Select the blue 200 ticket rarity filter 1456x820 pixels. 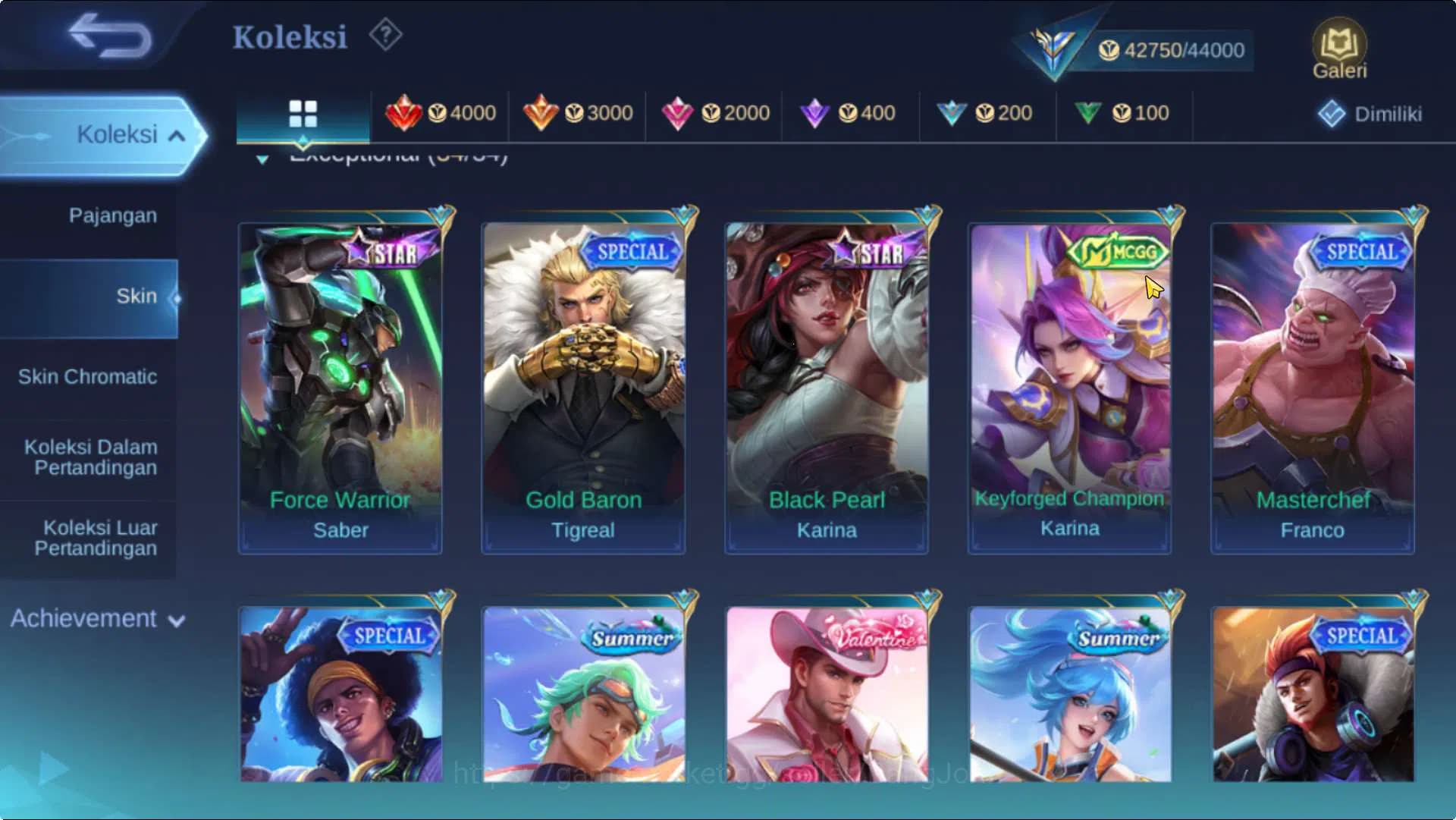pyautogui.click(x=987, y=112)
